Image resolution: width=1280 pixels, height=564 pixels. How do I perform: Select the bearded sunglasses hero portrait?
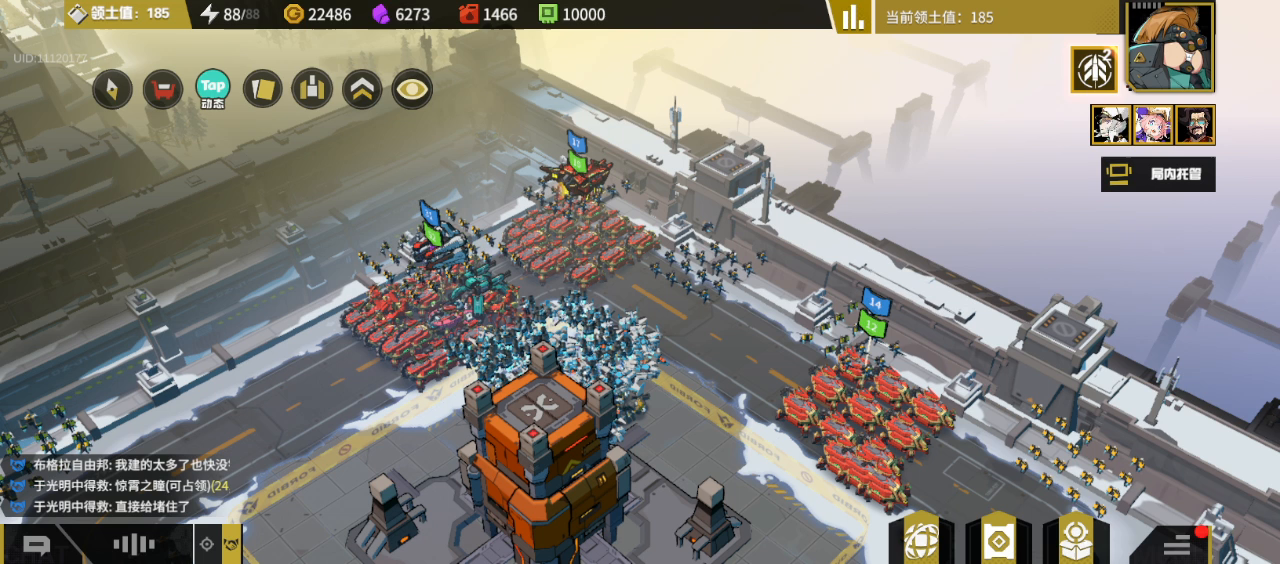(1195, 125)
